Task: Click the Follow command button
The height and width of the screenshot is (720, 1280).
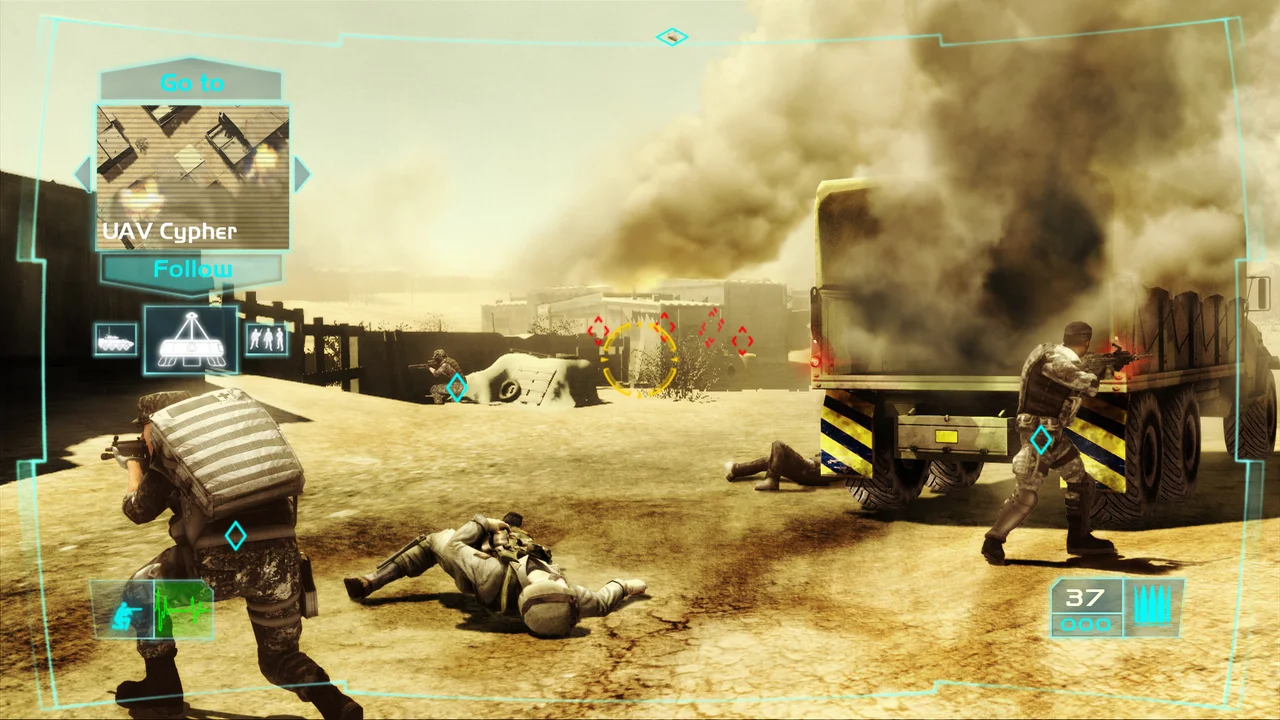Action: 192,268
